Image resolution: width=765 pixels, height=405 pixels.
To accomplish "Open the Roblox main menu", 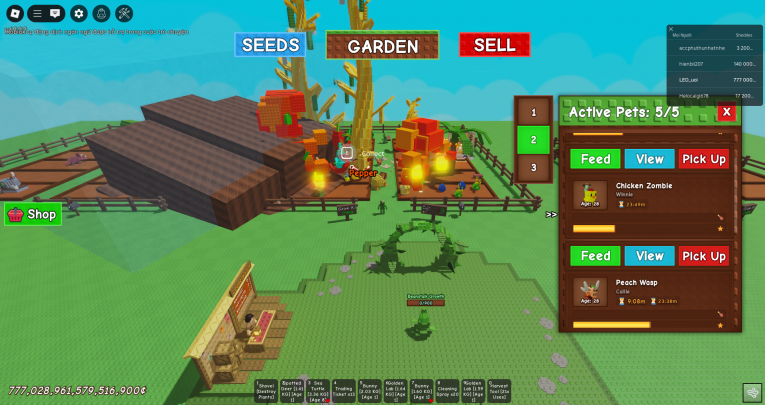I will [x=14, y=14].
